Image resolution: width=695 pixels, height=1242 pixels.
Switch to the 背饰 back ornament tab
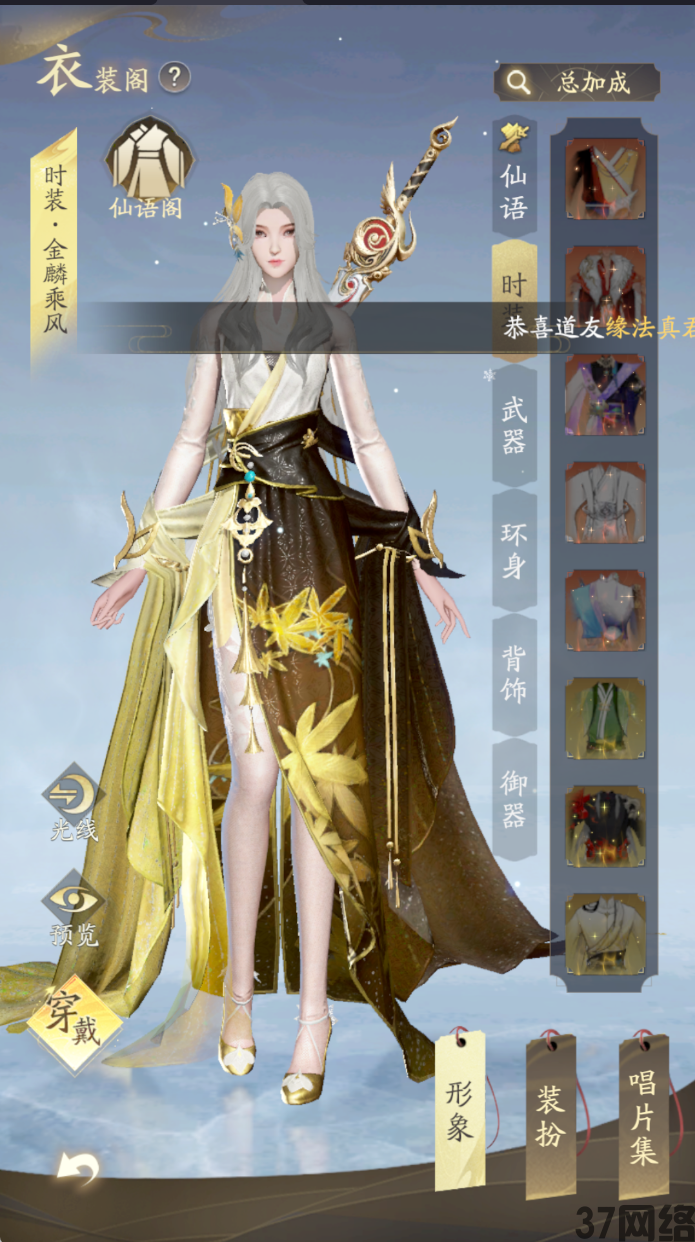(514, 673)
